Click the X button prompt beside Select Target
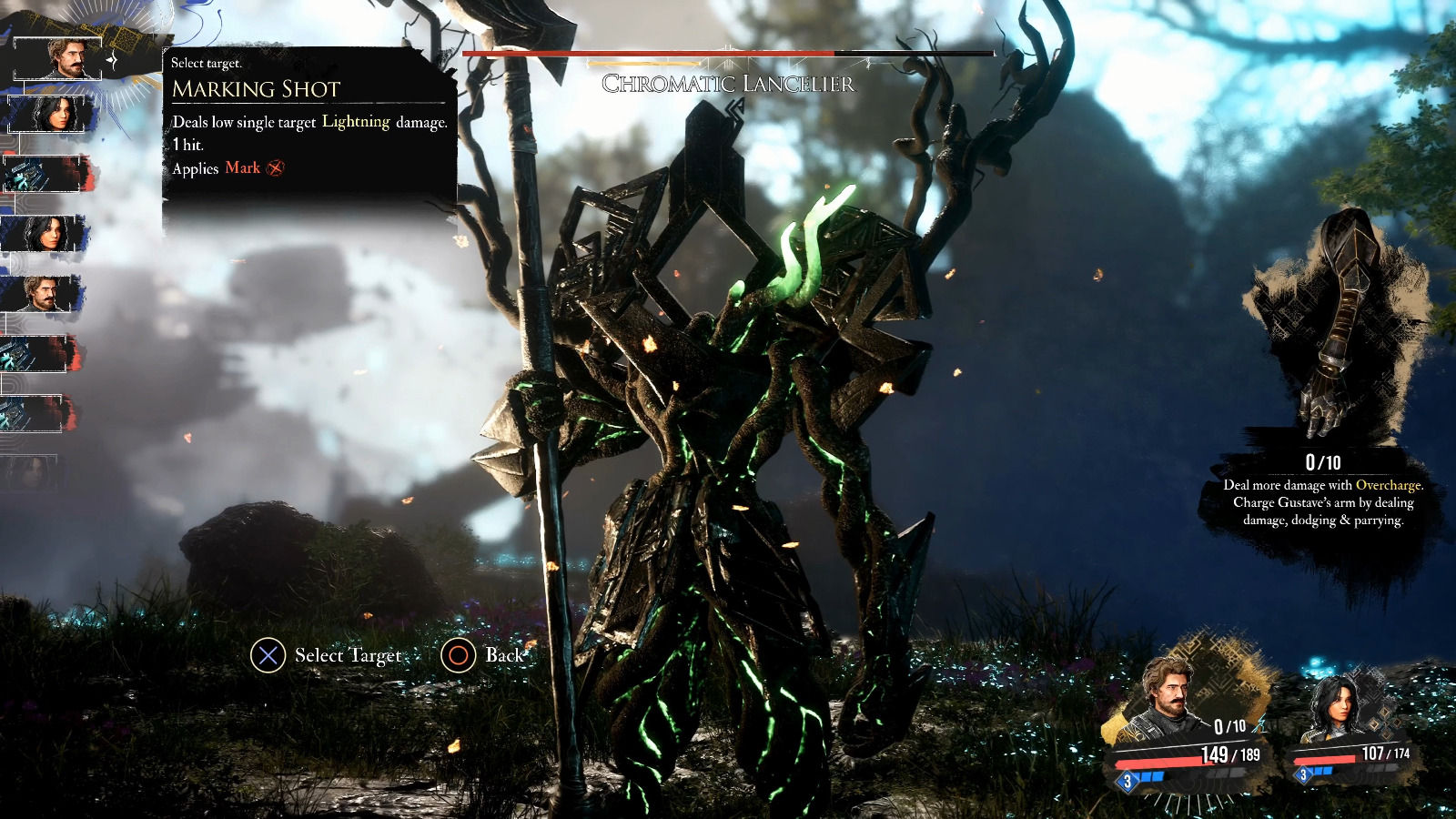 [x=267, y=655]
